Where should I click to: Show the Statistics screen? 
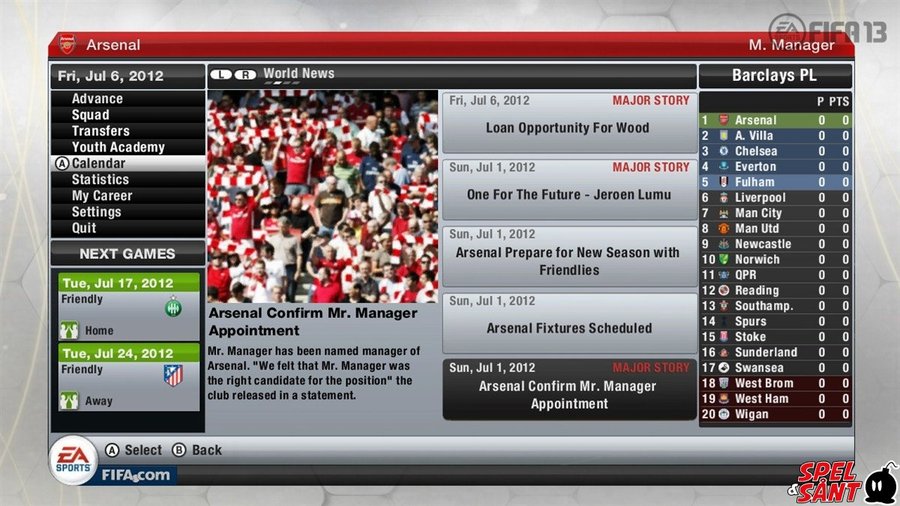pos(100,179)
